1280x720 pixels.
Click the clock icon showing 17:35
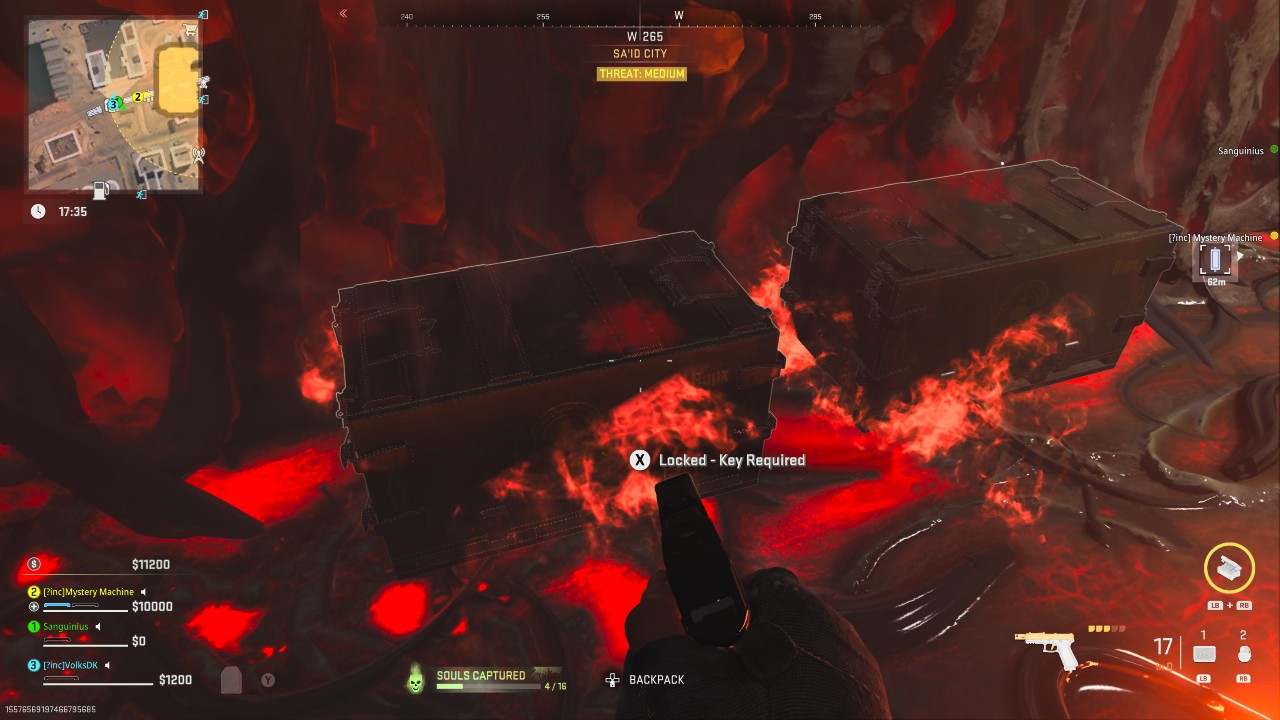[x=38, y=210]
